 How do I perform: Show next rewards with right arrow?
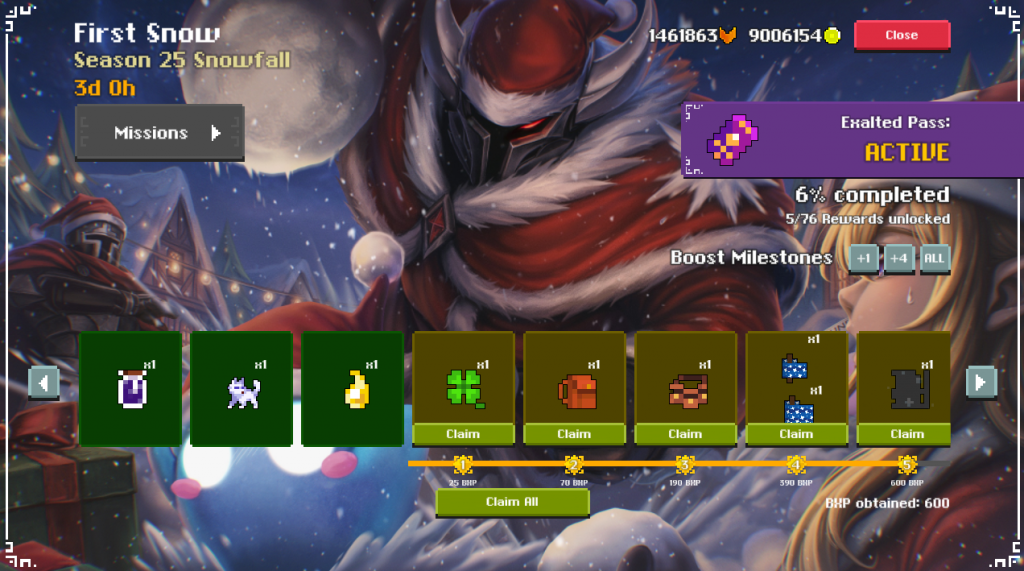[x=981, y=382]
